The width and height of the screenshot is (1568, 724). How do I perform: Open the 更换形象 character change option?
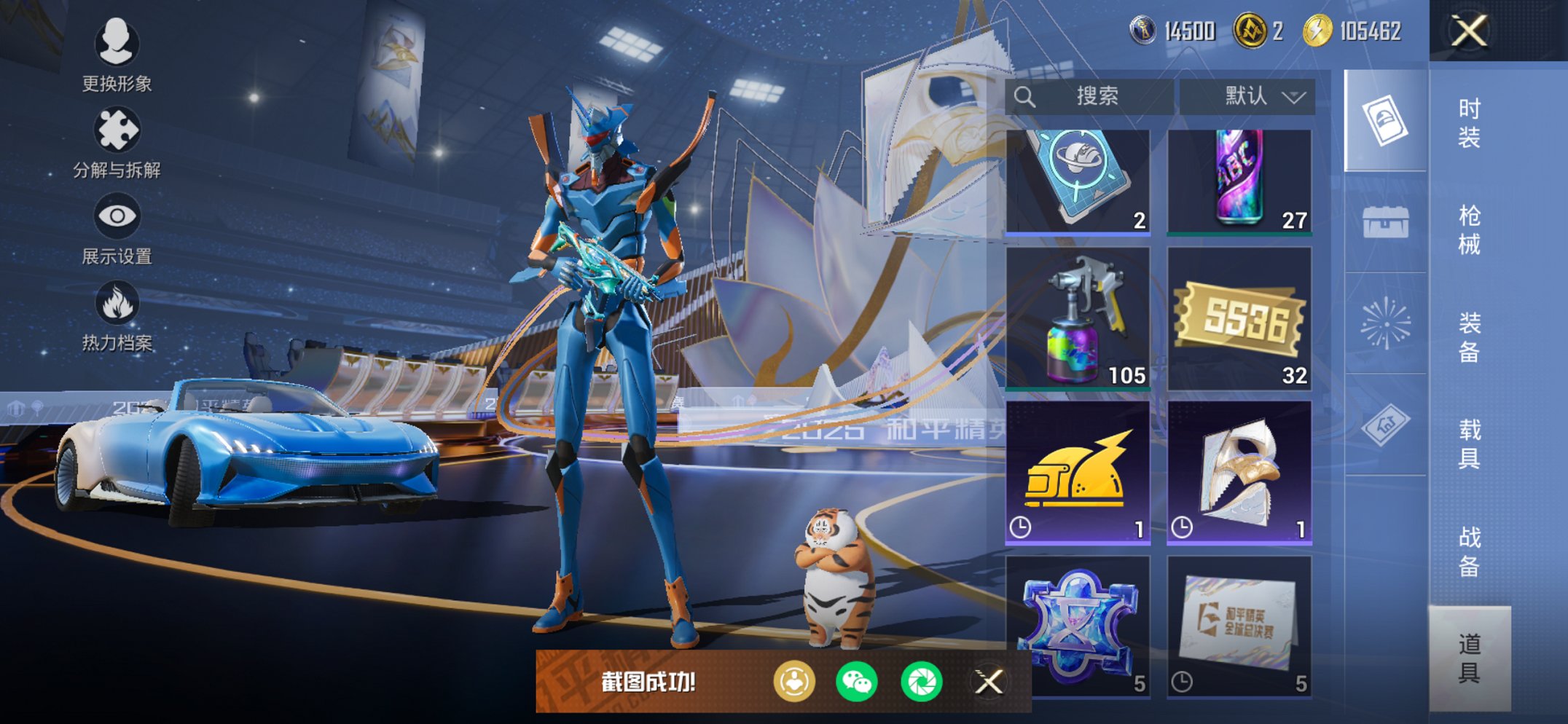[x=117, y=55]
